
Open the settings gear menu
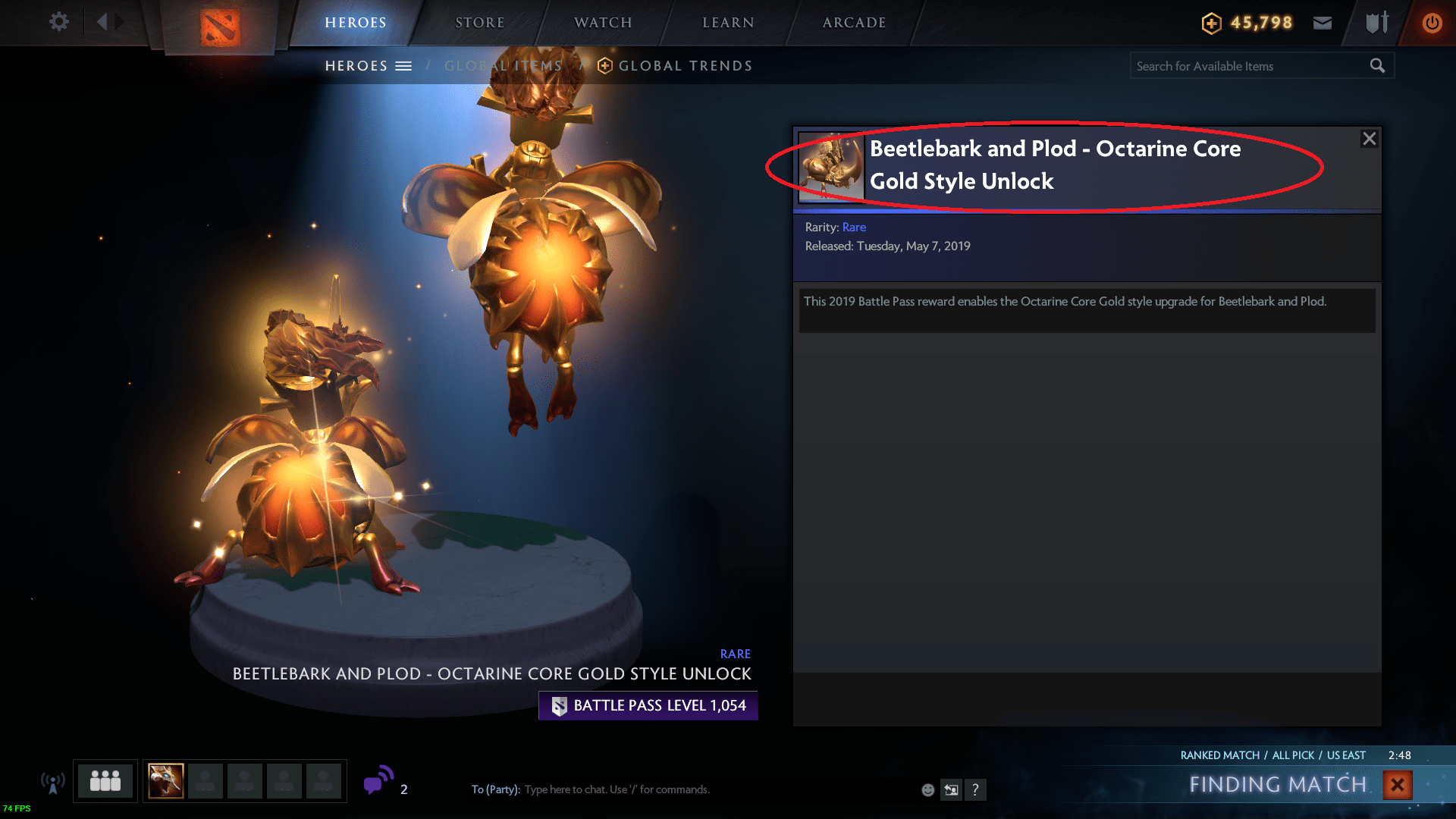point(58,22)
